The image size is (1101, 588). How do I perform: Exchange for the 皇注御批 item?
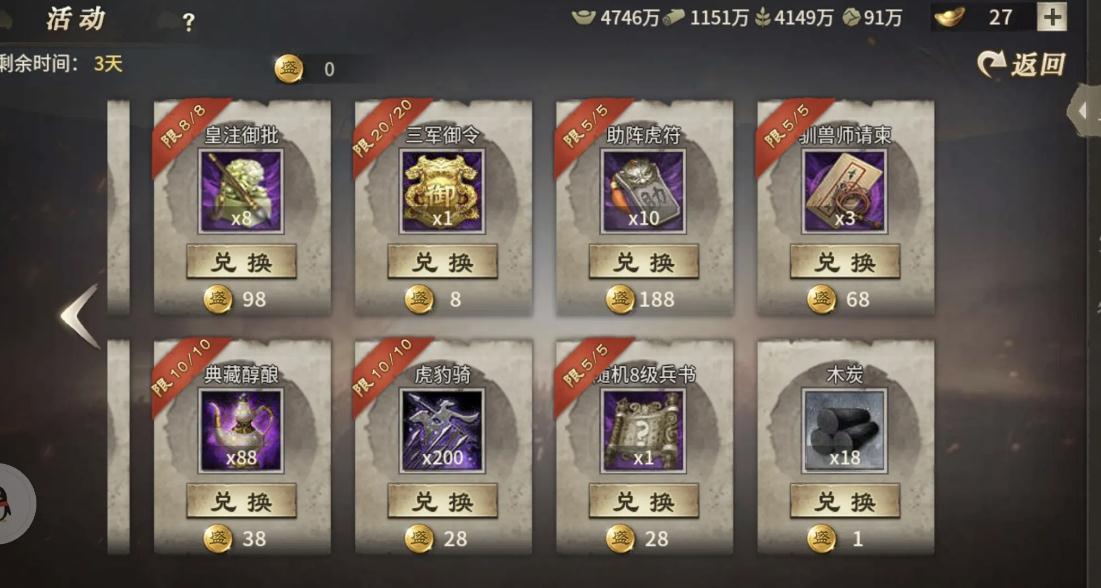241,262
